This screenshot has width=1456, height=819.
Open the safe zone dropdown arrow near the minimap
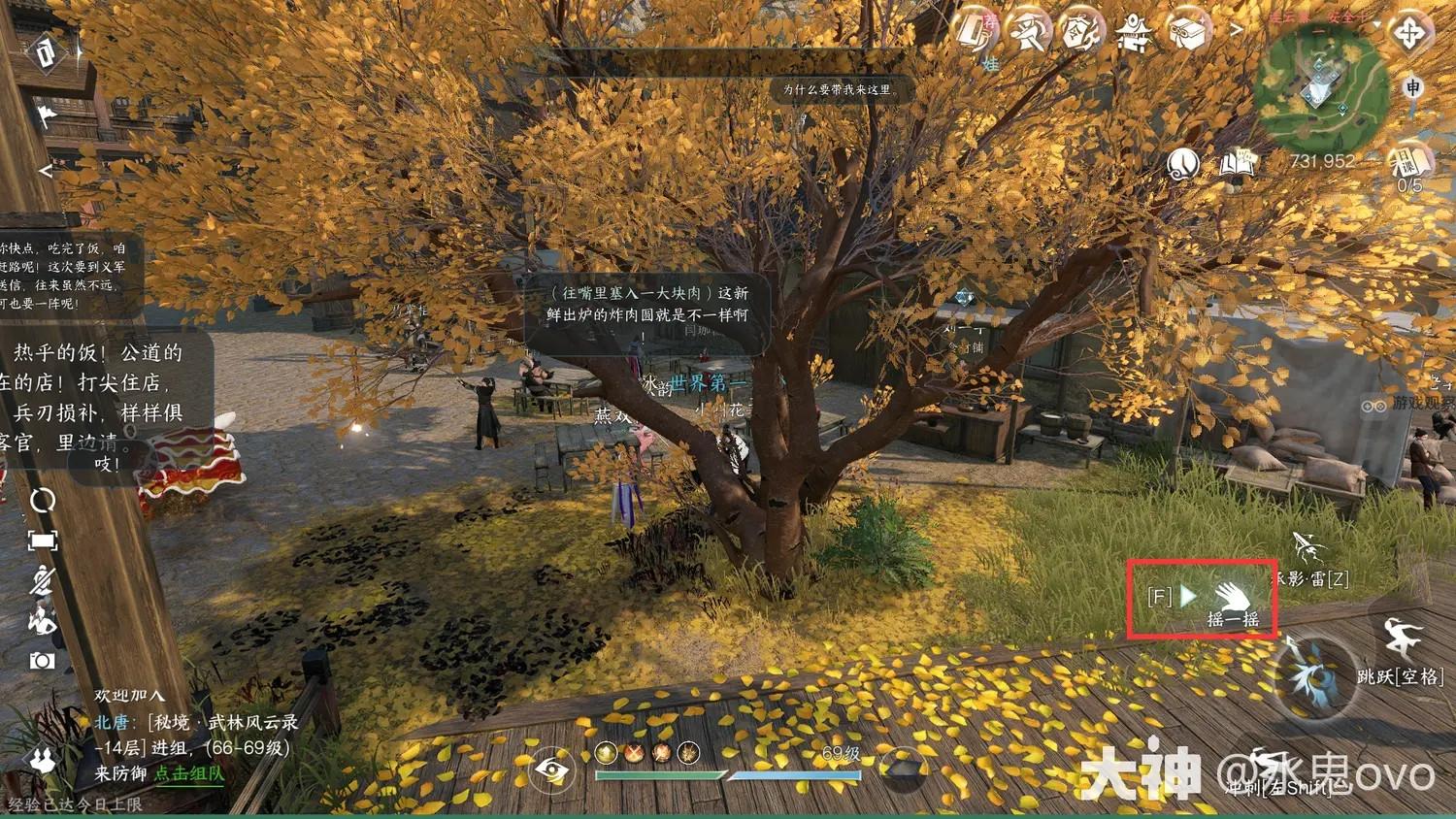coord(1376,23)
